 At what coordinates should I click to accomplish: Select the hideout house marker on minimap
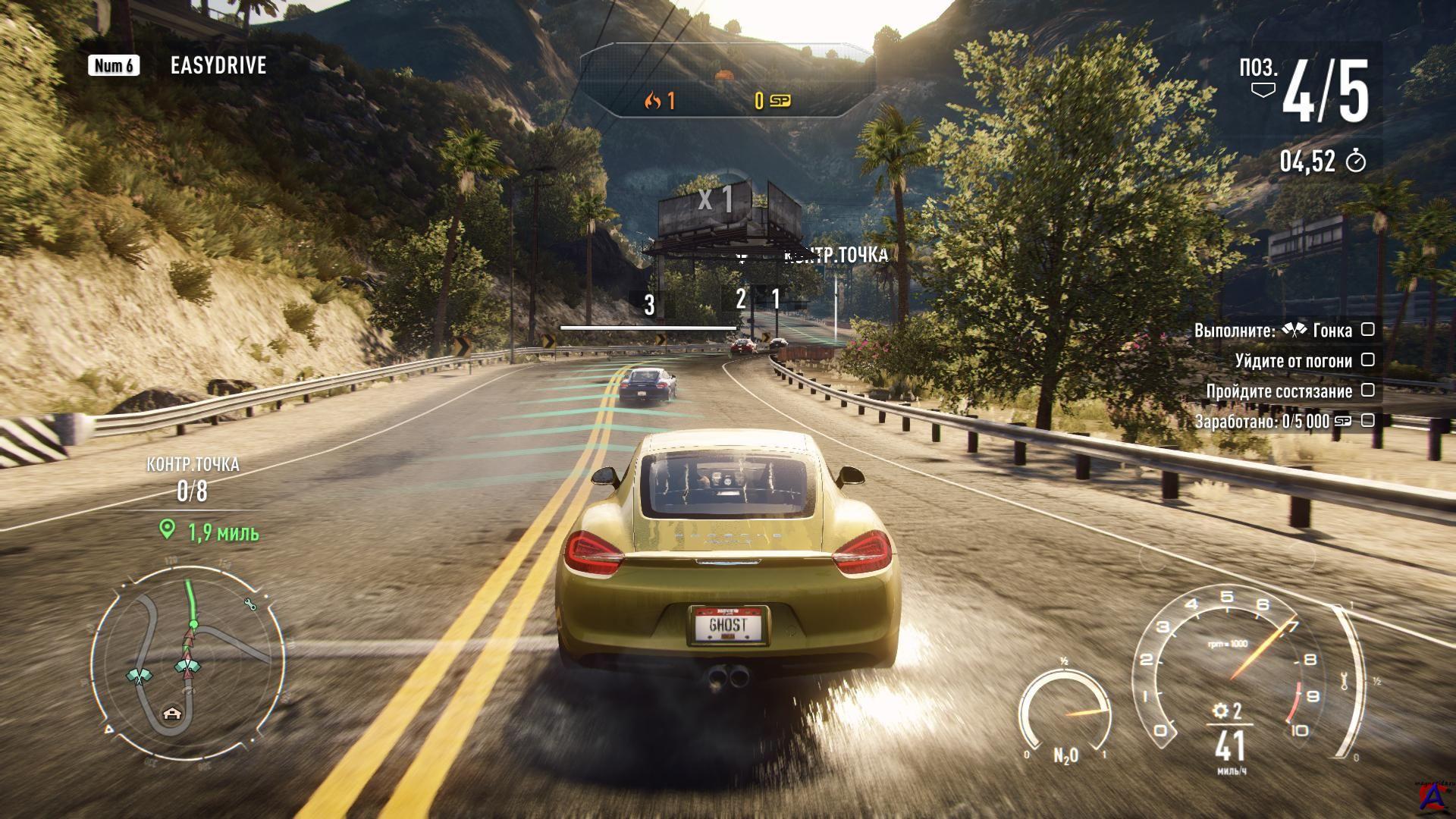click(x=174, y=714)
